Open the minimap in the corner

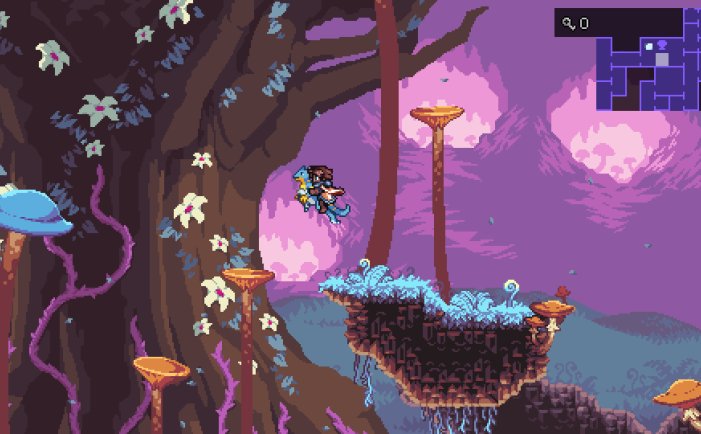pos(647,73)
